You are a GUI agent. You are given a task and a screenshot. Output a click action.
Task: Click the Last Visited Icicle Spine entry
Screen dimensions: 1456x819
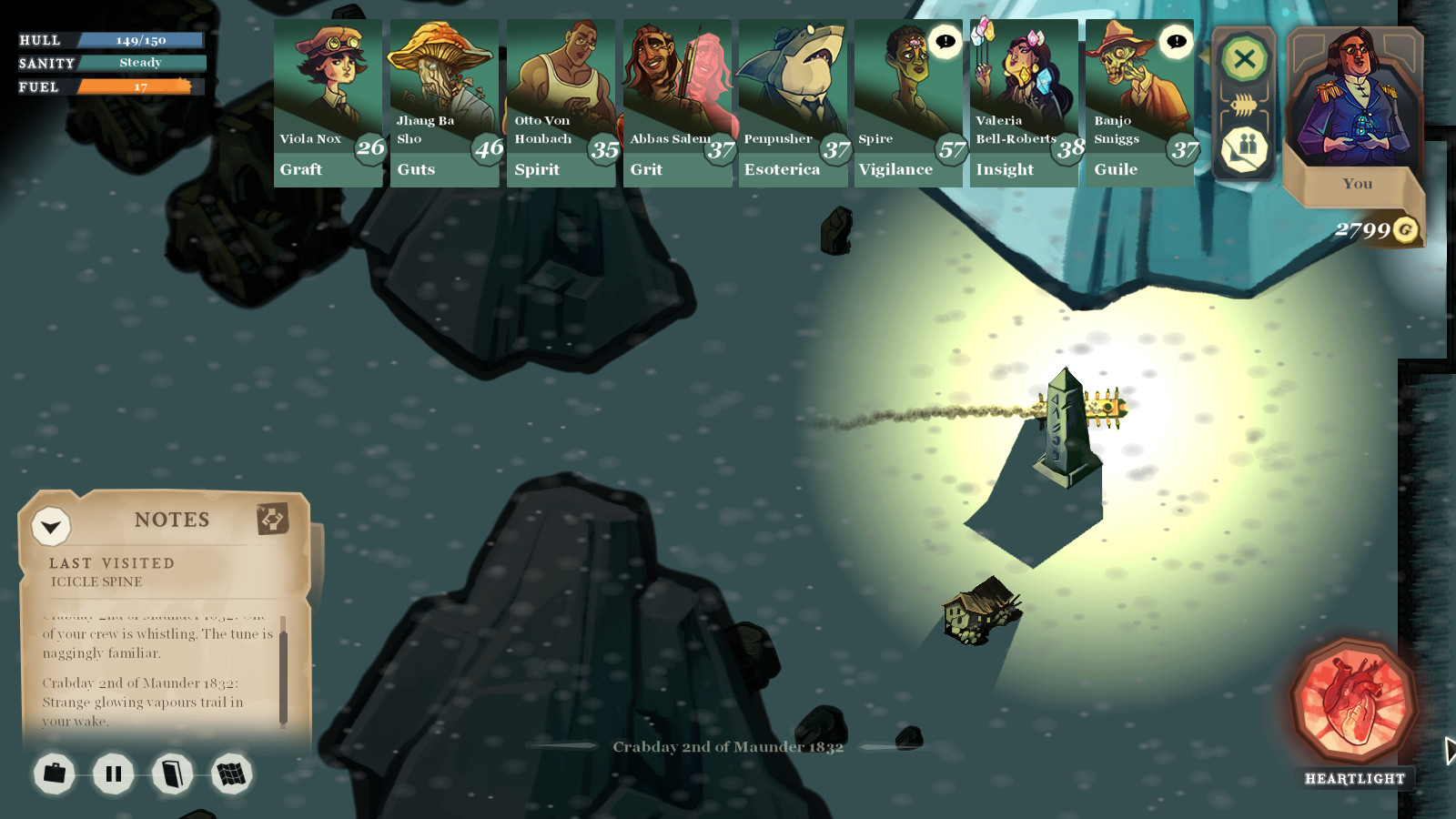point(111,569)
